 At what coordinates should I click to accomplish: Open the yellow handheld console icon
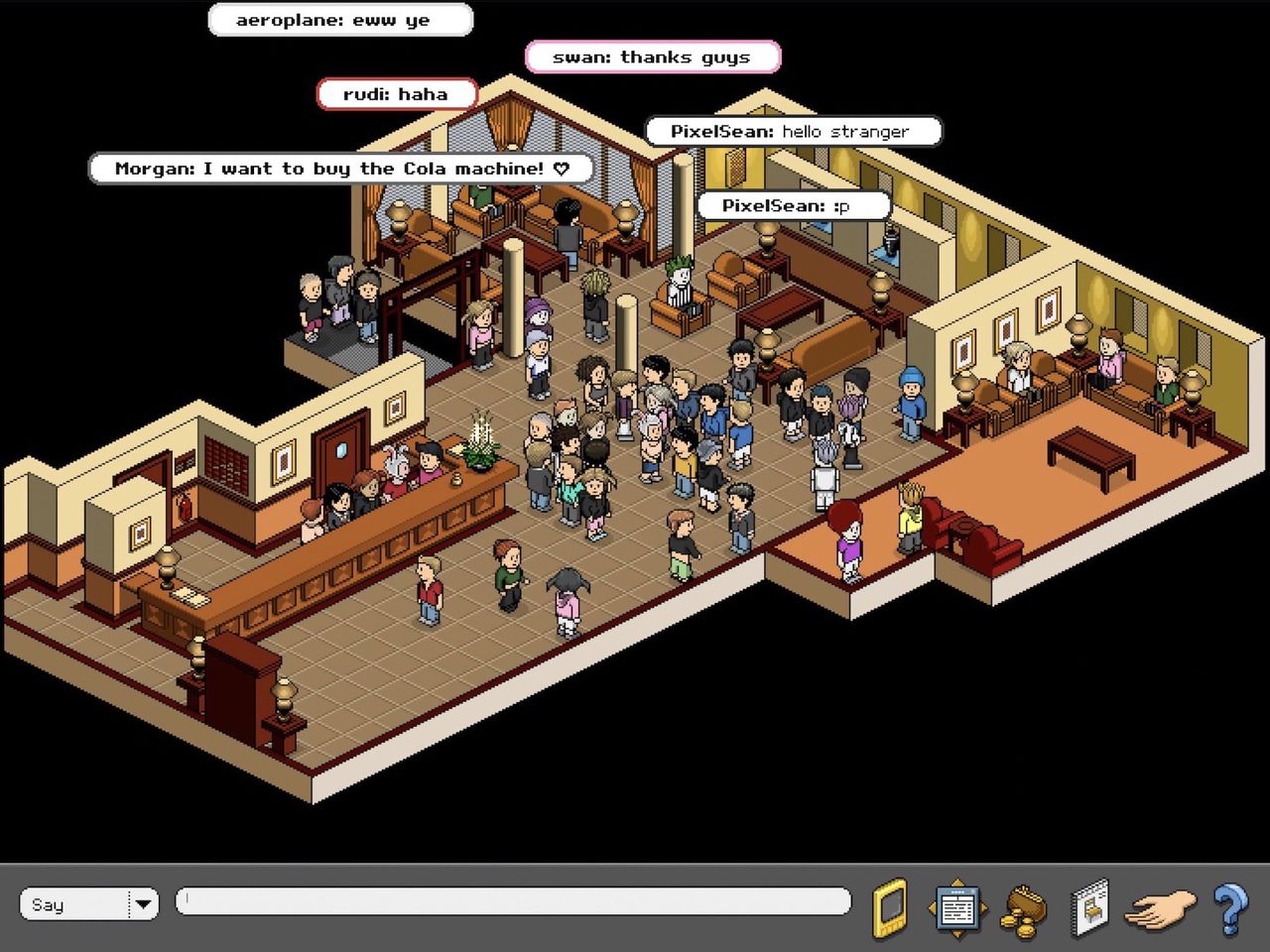[x=890, y=907]
